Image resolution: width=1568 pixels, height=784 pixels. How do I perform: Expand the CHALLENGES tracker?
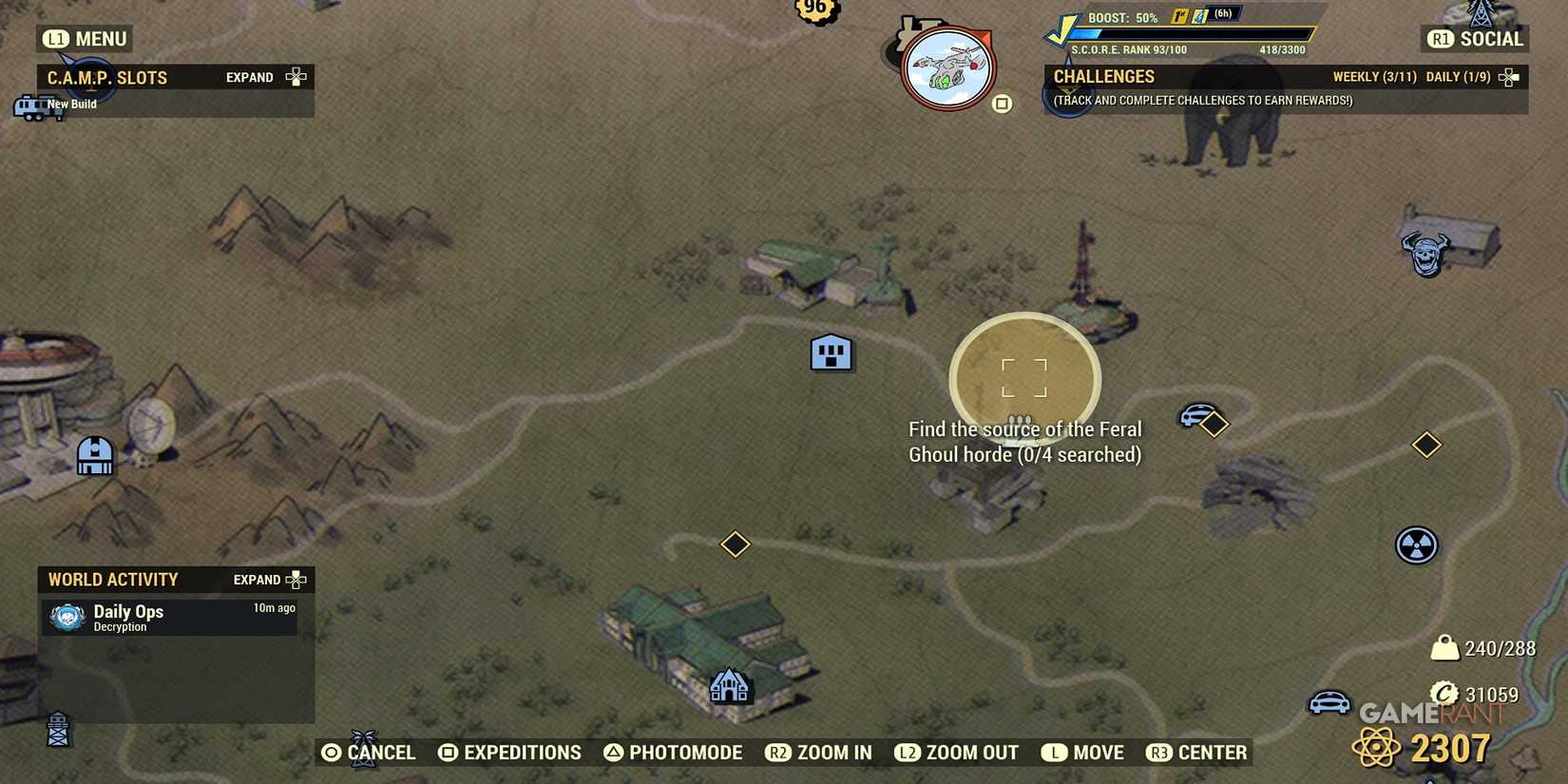pyautogui.click(x=1506, y=76)
